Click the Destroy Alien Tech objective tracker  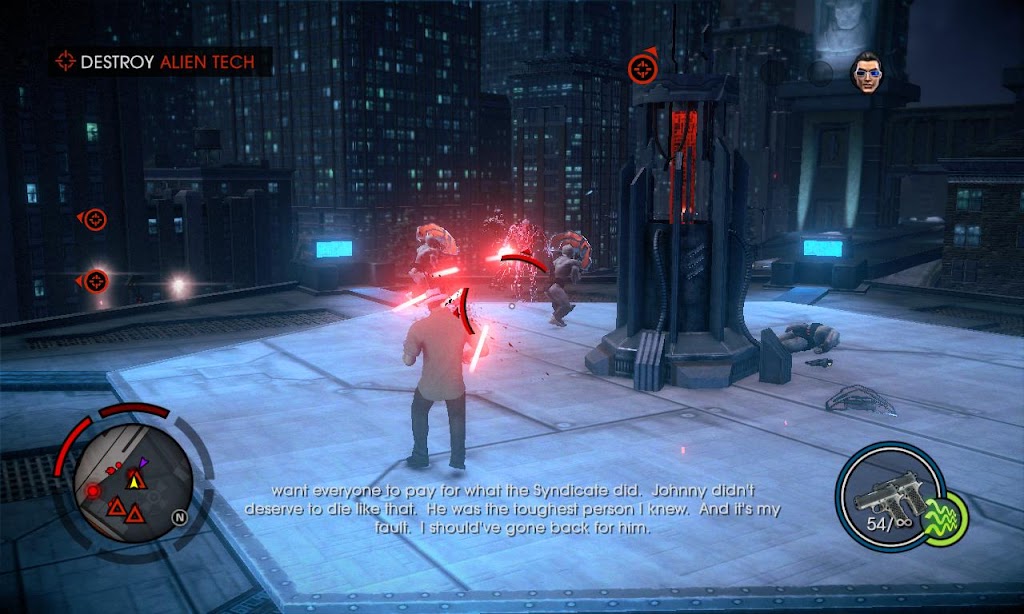click(158, 62)
